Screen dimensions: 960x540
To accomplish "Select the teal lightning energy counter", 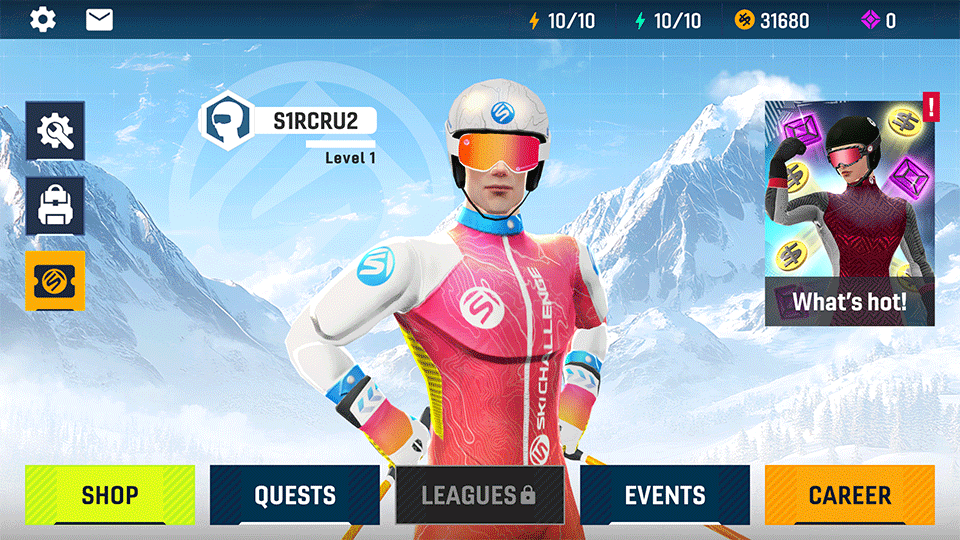I will (668, 20).
